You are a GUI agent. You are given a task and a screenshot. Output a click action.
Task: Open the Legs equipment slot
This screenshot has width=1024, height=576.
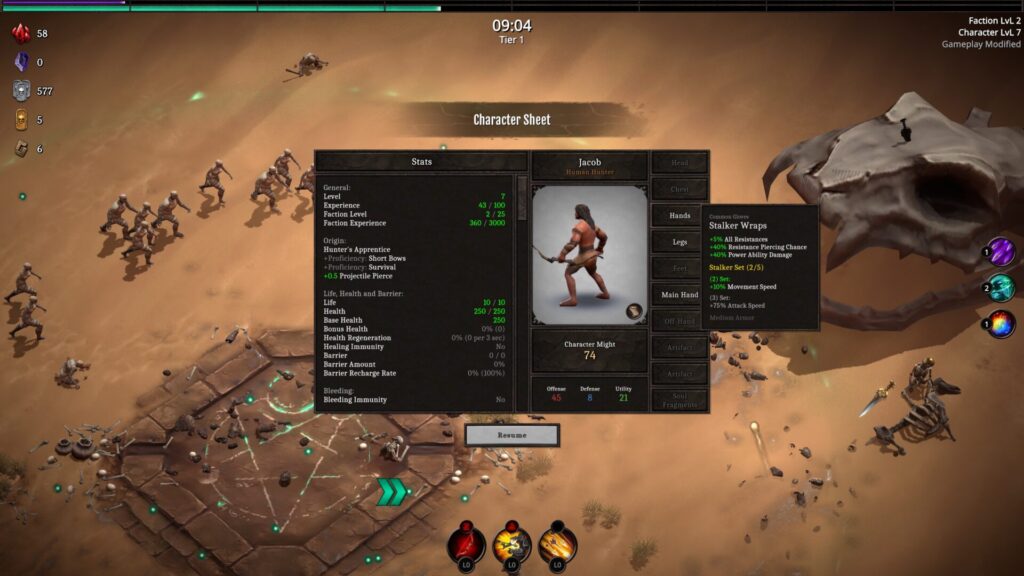(680, 242)
